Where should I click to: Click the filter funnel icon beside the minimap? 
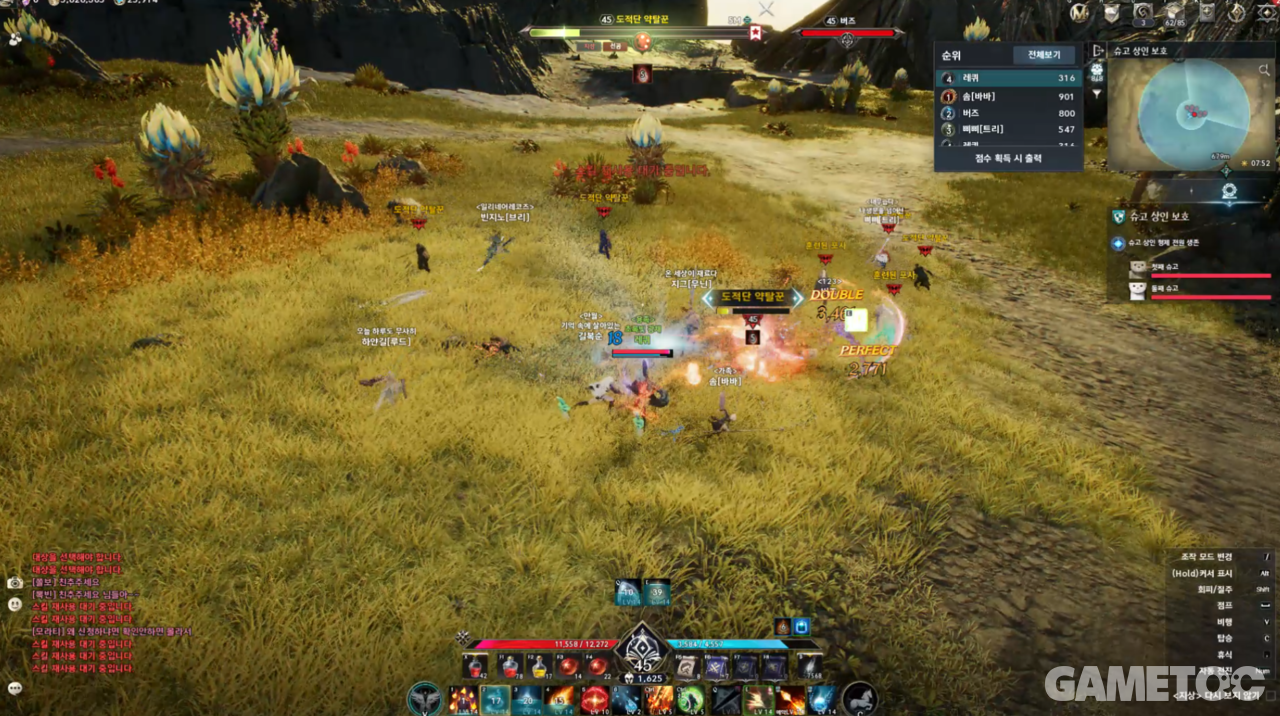coord(1097,94)
